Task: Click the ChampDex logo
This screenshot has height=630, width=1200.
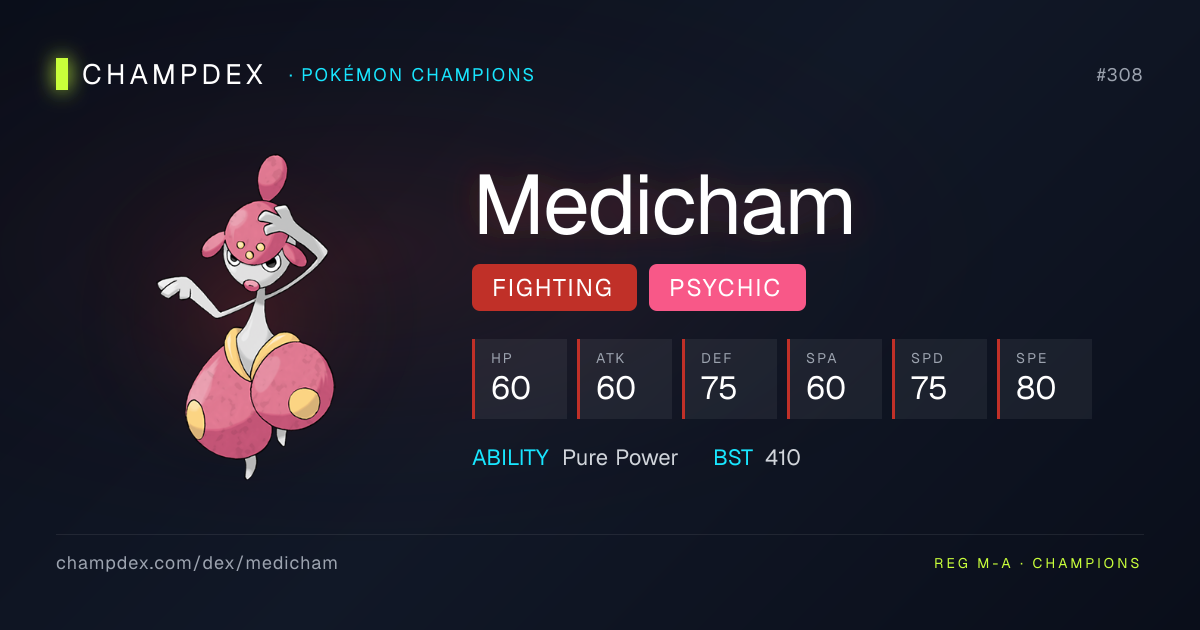Action: 162,75
